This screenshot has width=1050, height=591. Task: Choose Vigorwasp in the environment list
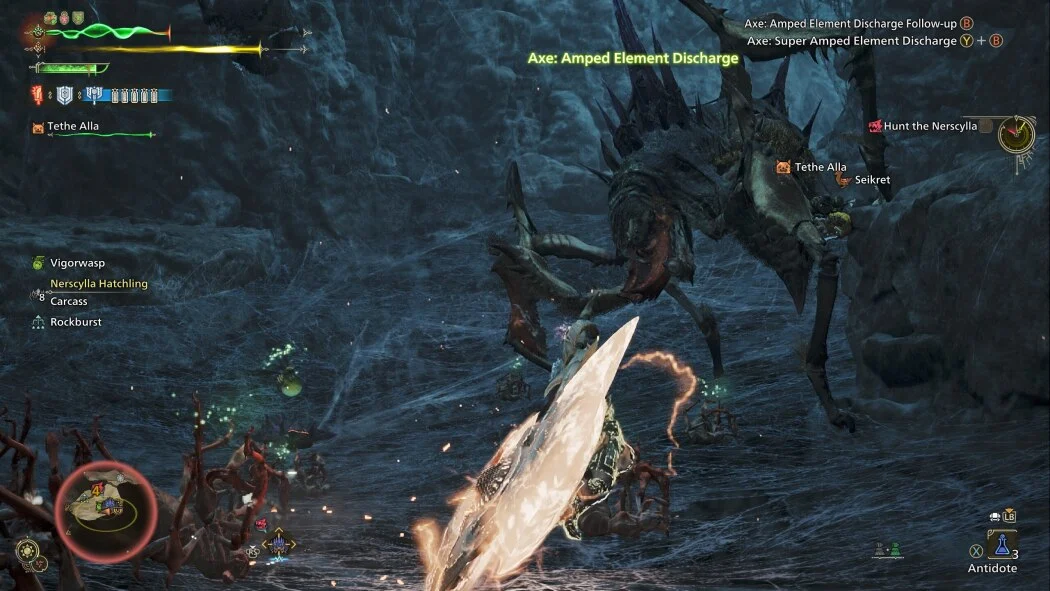pos(77,263)
